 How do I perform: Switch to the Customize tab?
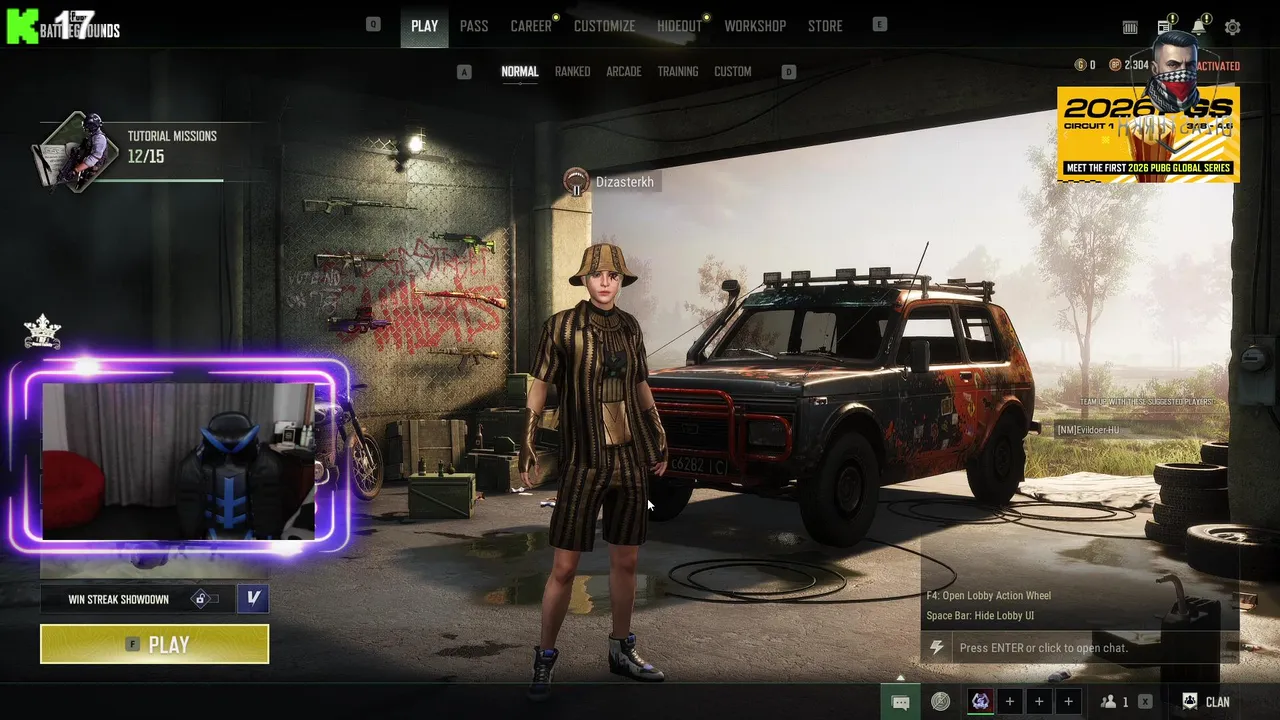[604, 26]
